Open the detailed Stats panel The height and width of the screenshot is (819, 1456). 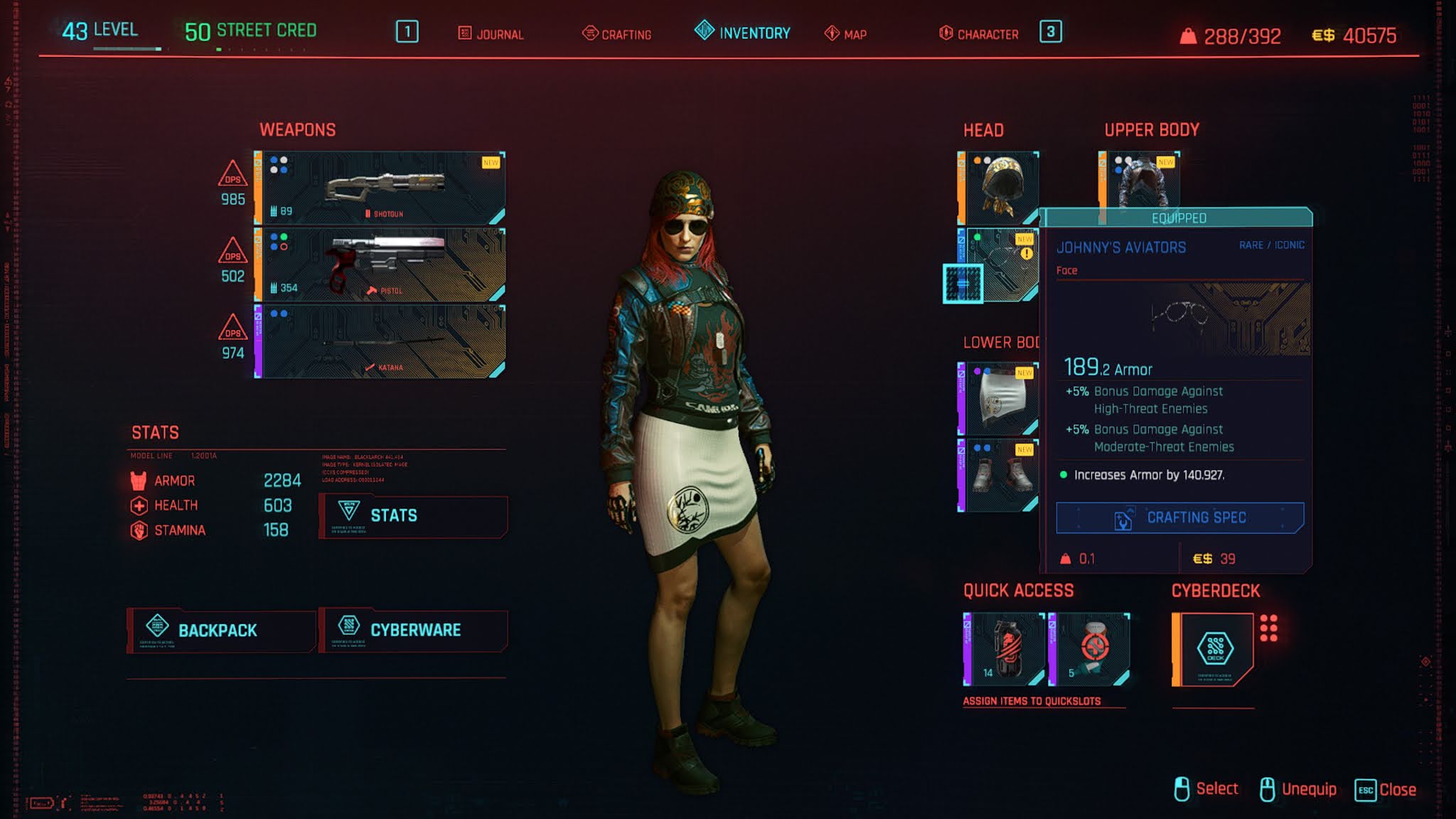click(x=414, y=516)
